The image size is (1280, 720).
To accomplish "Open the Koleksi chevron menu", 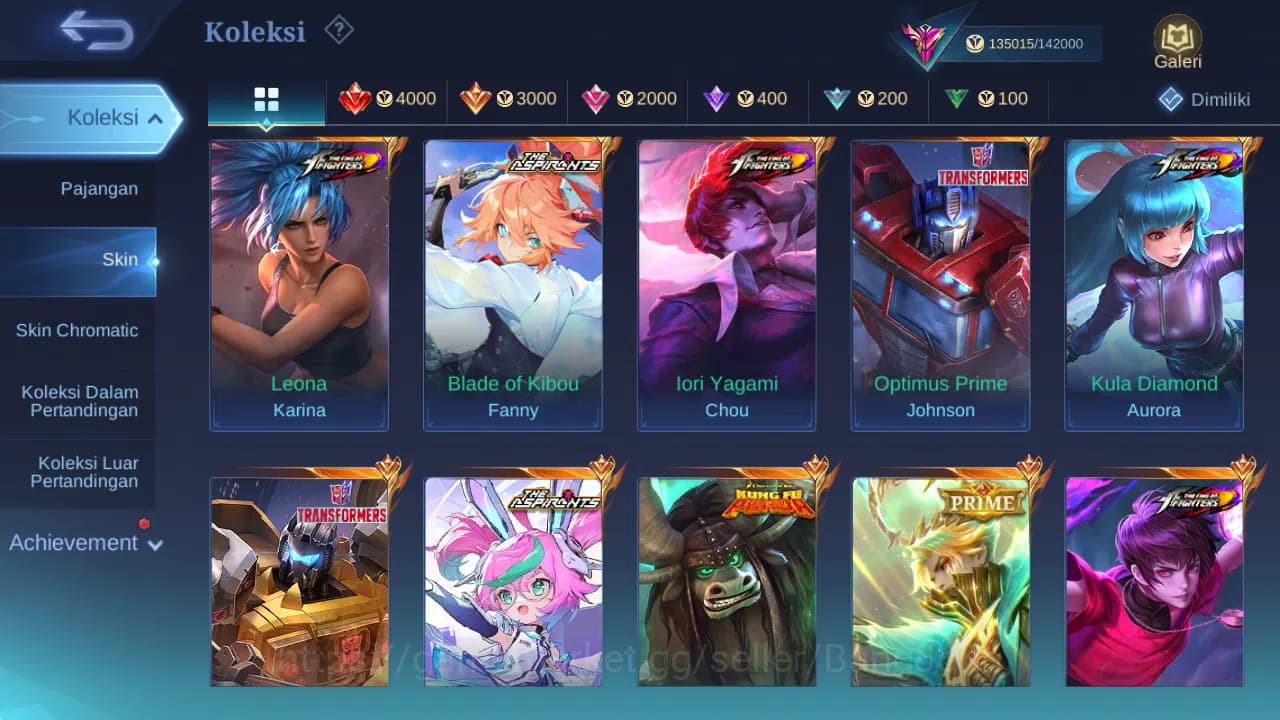I will coord(156,117).
